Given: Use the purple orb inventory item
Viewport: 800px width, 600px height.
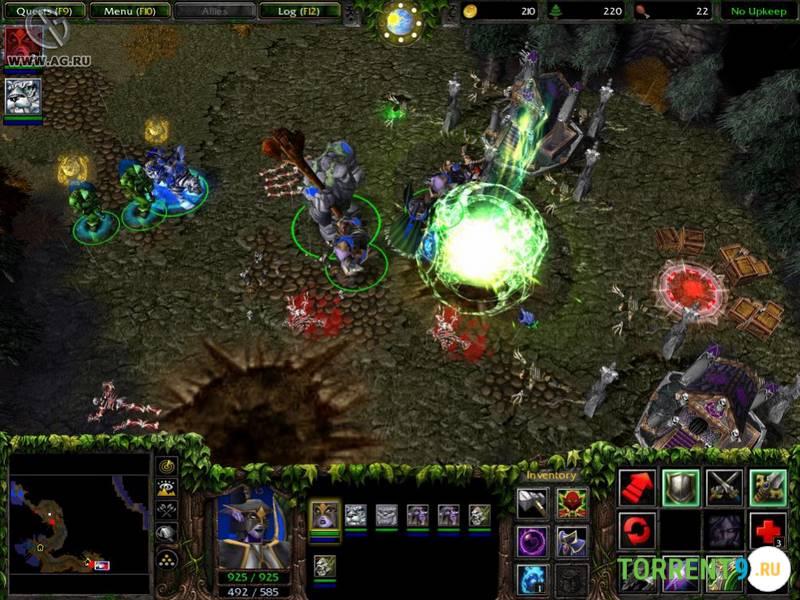Looking at the screenshot, I should pos(532,541).
